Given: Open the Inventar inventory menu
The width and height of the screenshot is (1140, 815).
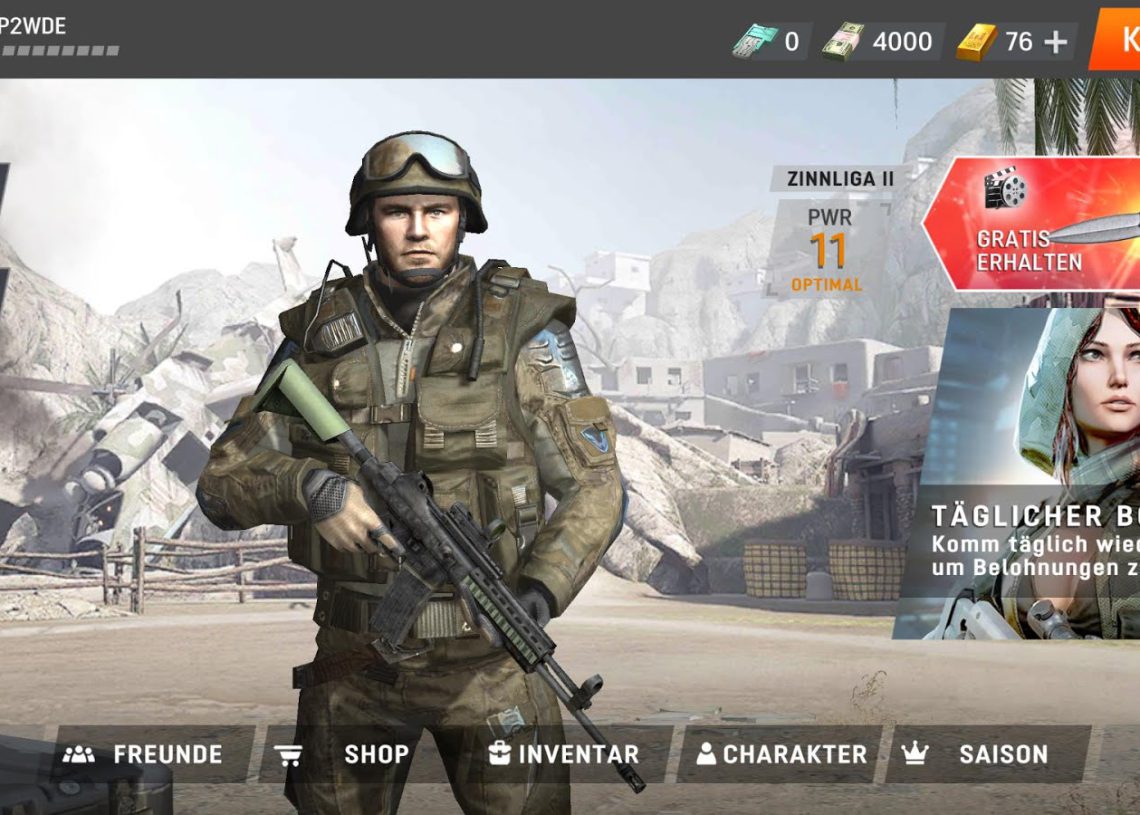Looking at the screenshot, I should coord(565,754).
